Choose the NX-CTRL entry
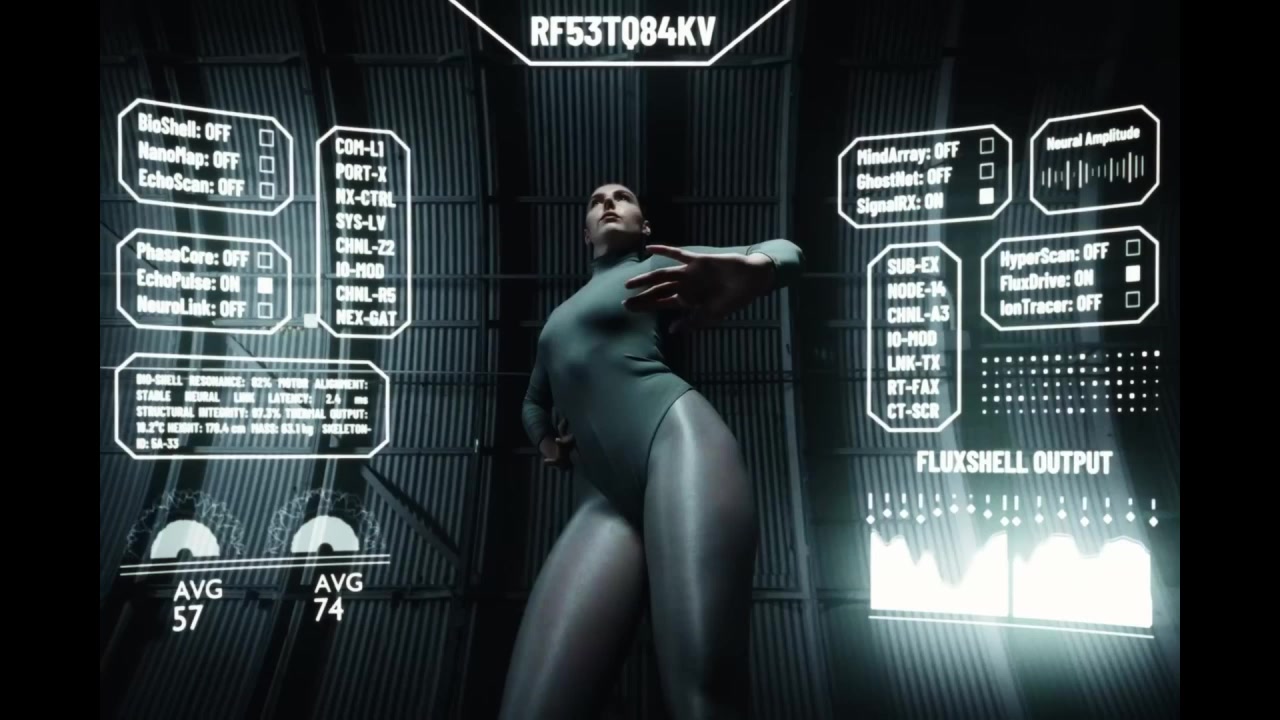Screen dimensions: 1280x720 [364, 197]
